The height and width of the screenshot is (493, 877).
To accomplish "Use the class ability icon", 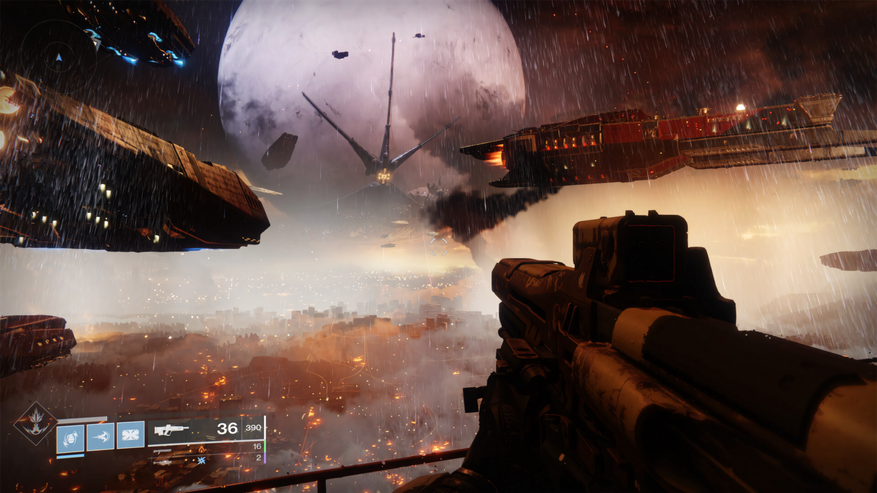I will (x=131, y=436).
